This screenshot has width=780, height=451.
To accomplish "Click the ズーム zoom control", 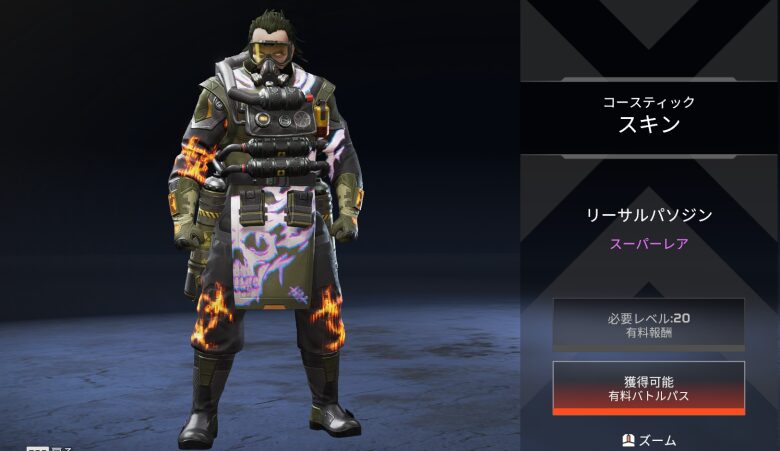I will [x=648, y=440].
